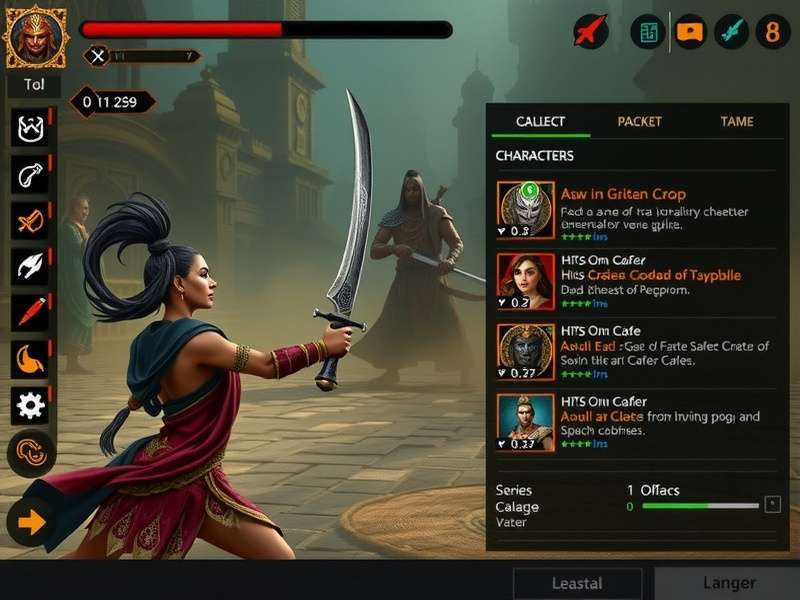Click the orange arrow button
This screenshot has height=600, width=800.
[x=30, y=522]
